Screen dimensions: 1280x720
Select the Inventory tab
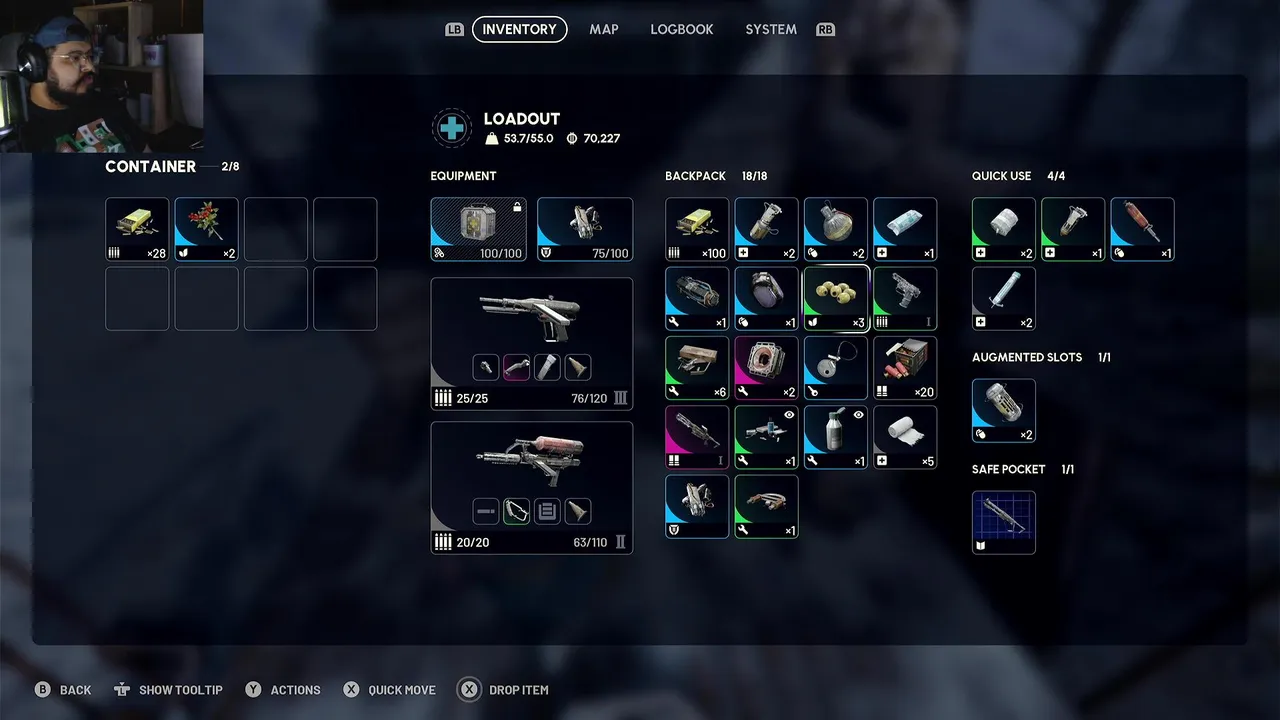pos(519,29)
